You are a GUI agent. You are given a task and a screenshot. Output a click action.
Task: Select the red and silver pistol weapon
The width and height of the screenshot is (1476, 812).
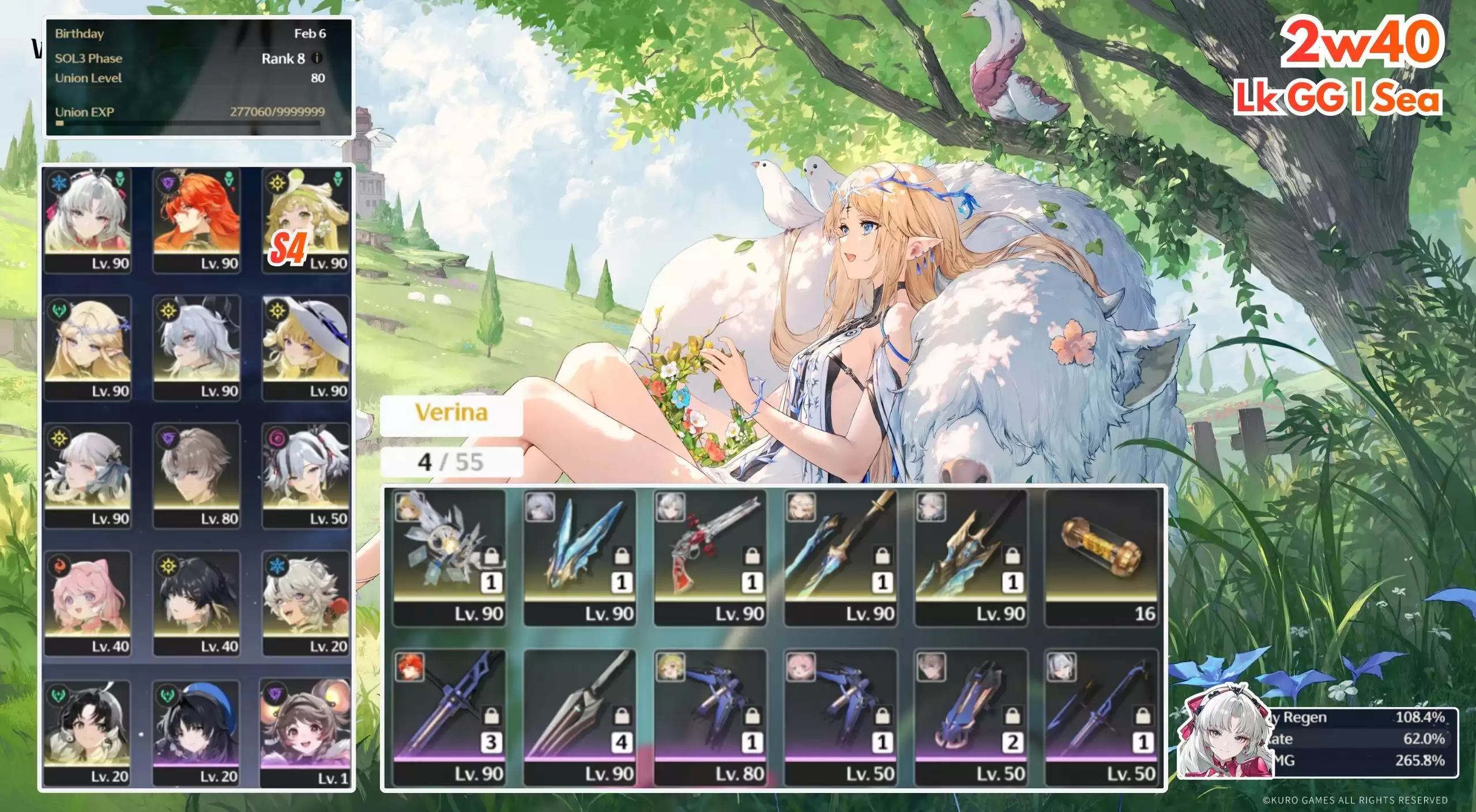(x=710, y=557)
